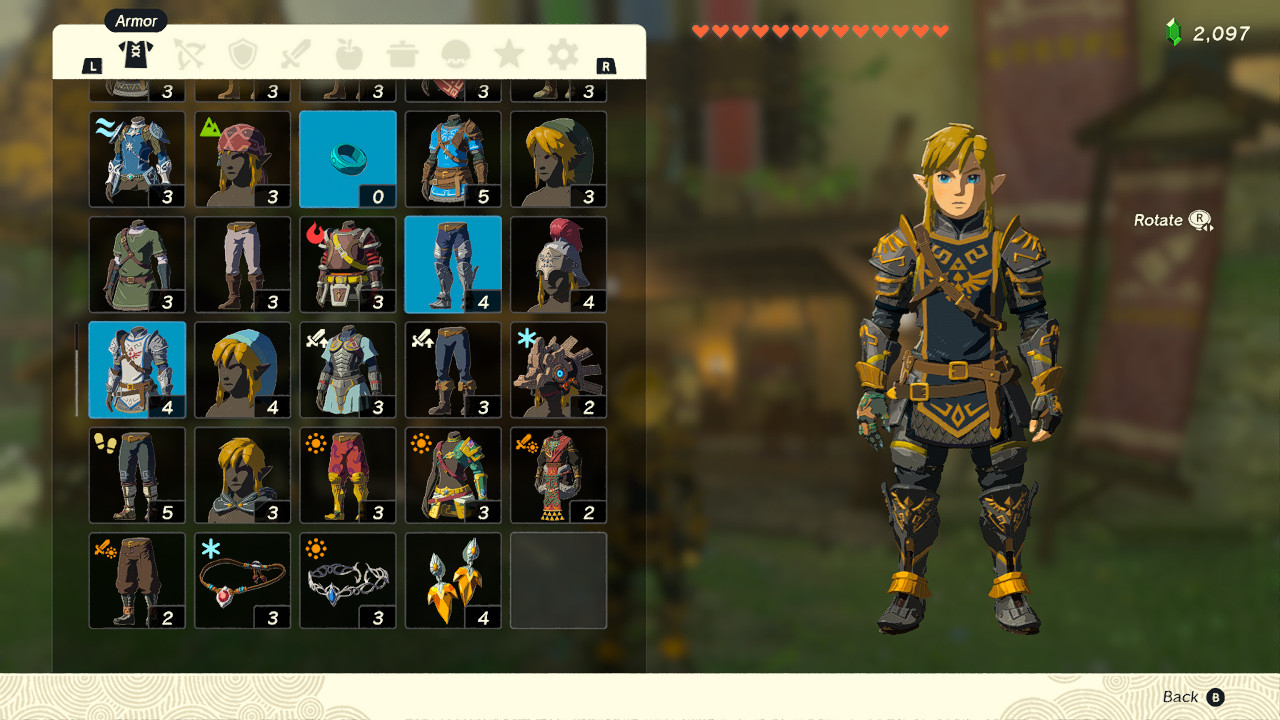Select the Zora Armor with wave symbol

click(x=137, y=159)
